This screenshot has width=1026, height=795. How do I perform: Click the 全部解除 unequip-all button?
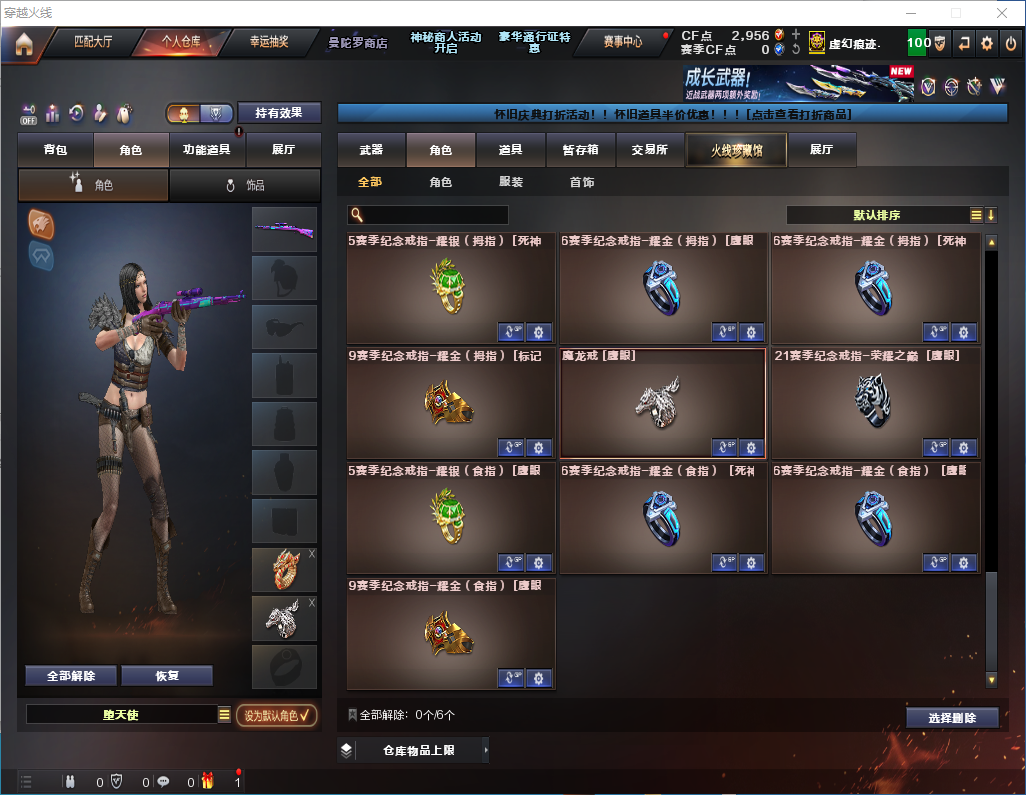(71, 675)
